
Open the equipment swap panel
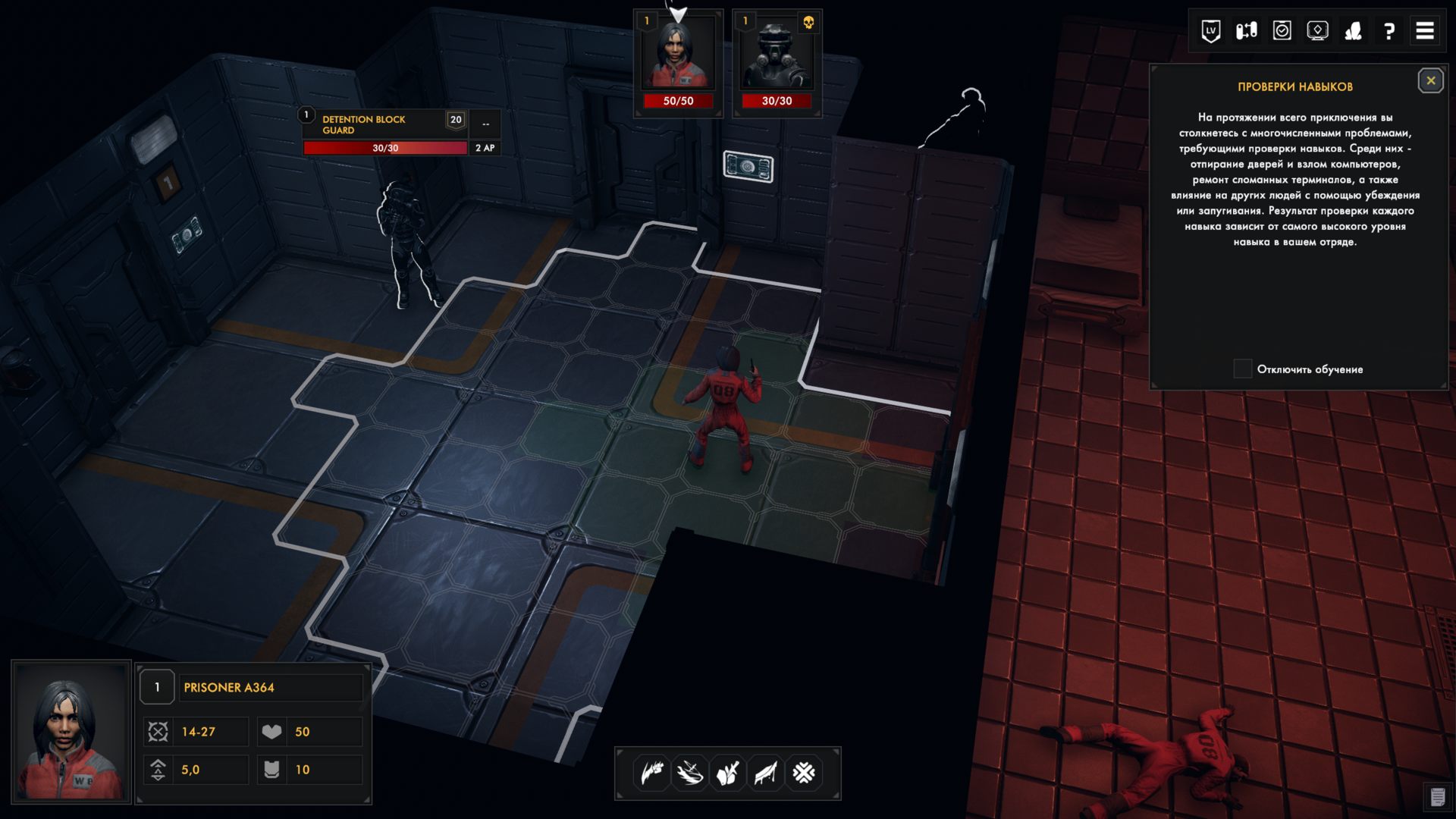pos(1247,32)
